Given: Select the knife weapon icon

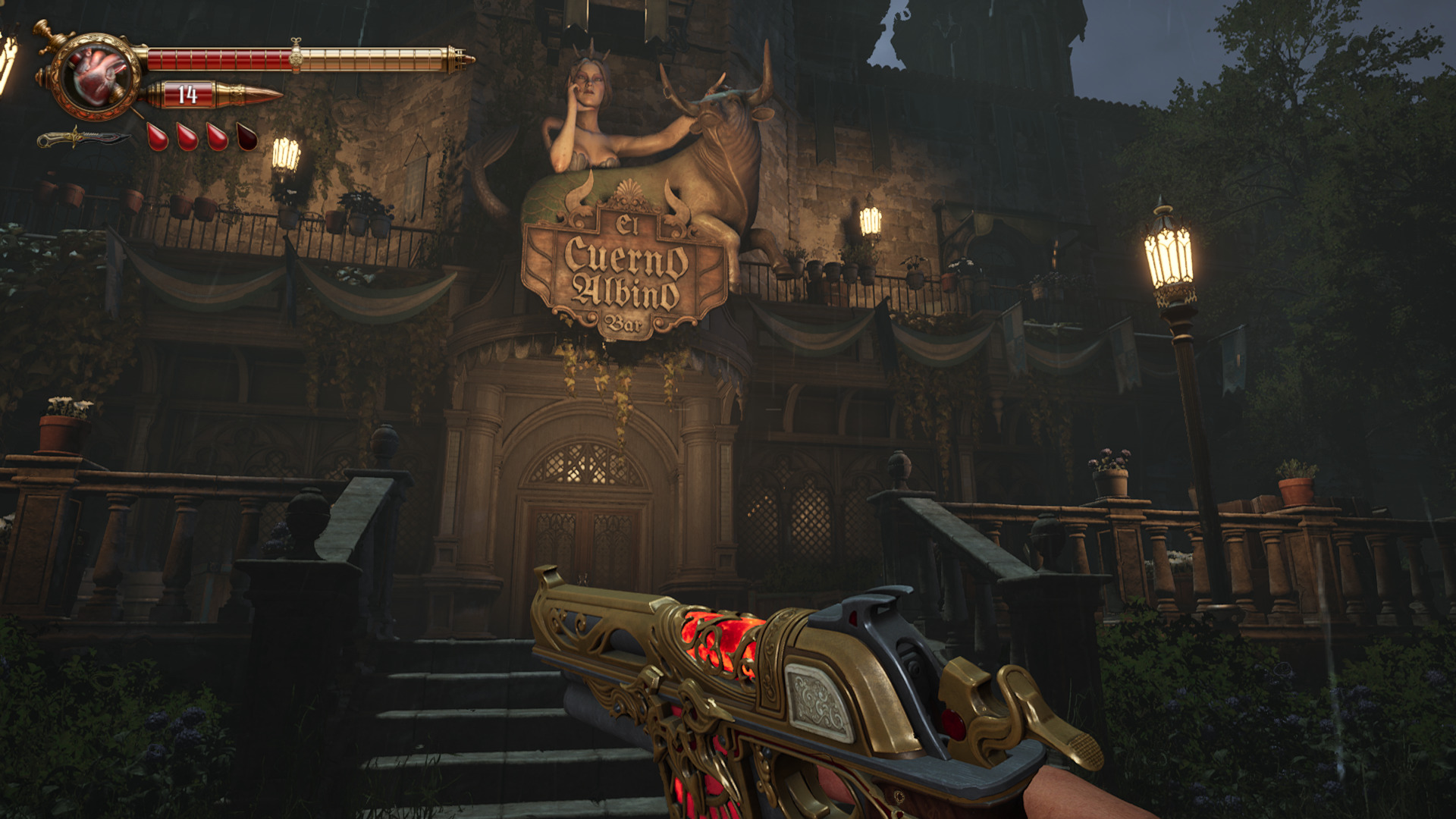Looking at the screenshot, I should pyautogui.click(x=83, y=139).
